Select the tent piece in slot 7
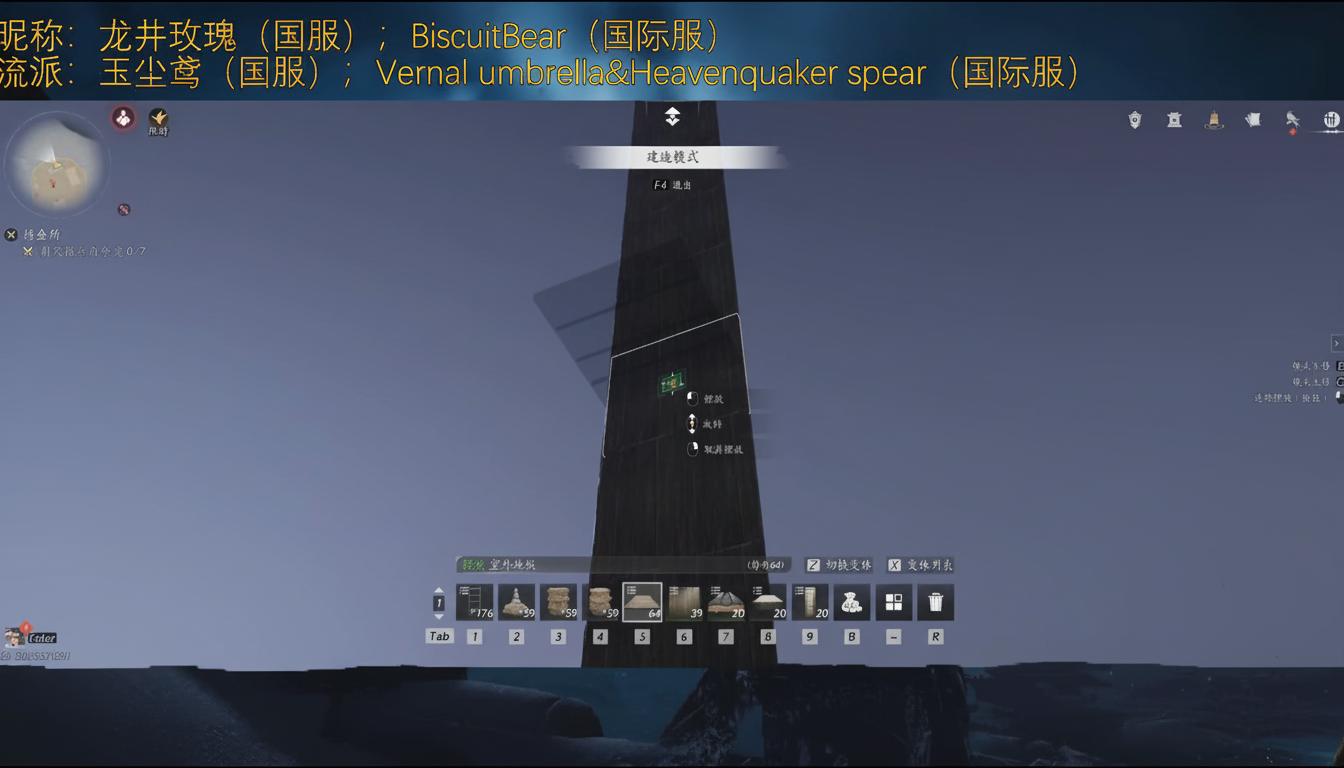1344x768 pixels. tap(725, 602)
